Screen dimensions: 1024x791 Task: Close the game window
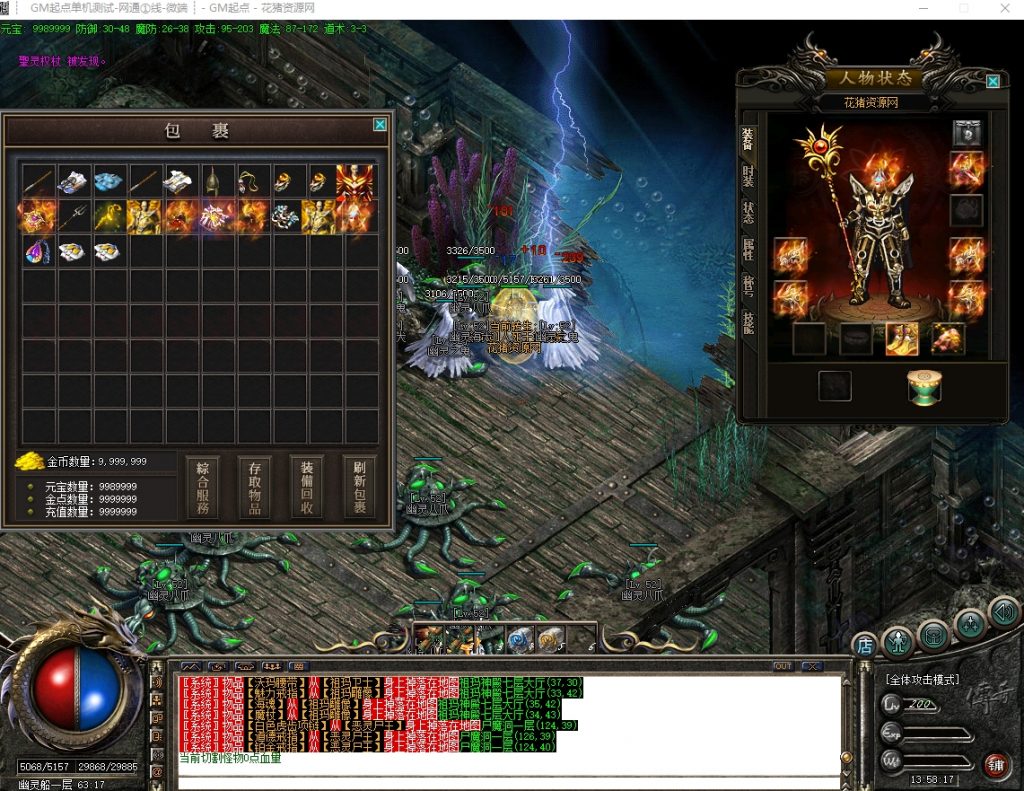(x=1003, y=8)
